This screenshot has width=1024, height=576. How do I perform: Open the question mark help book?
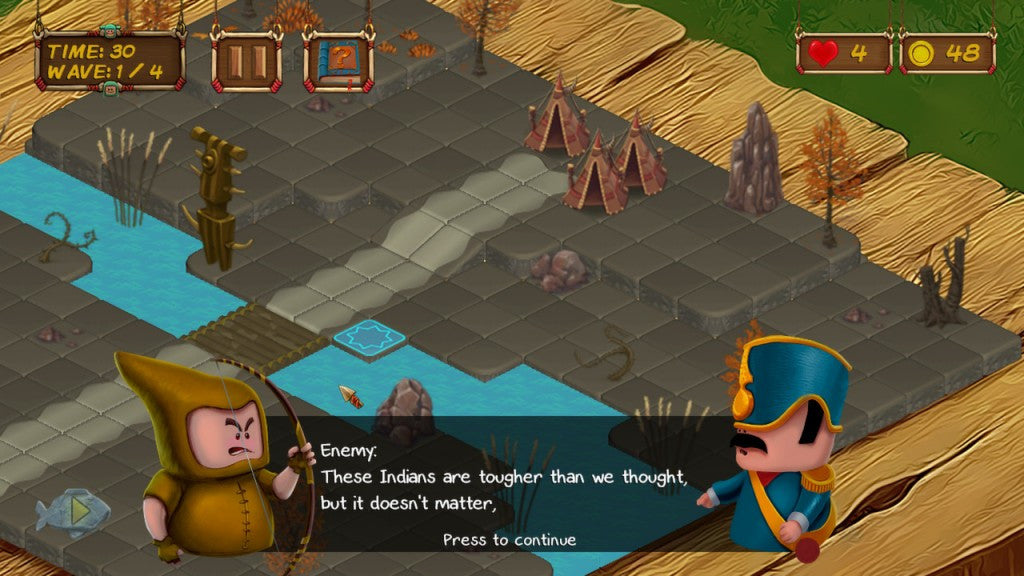tap(338, 61)
